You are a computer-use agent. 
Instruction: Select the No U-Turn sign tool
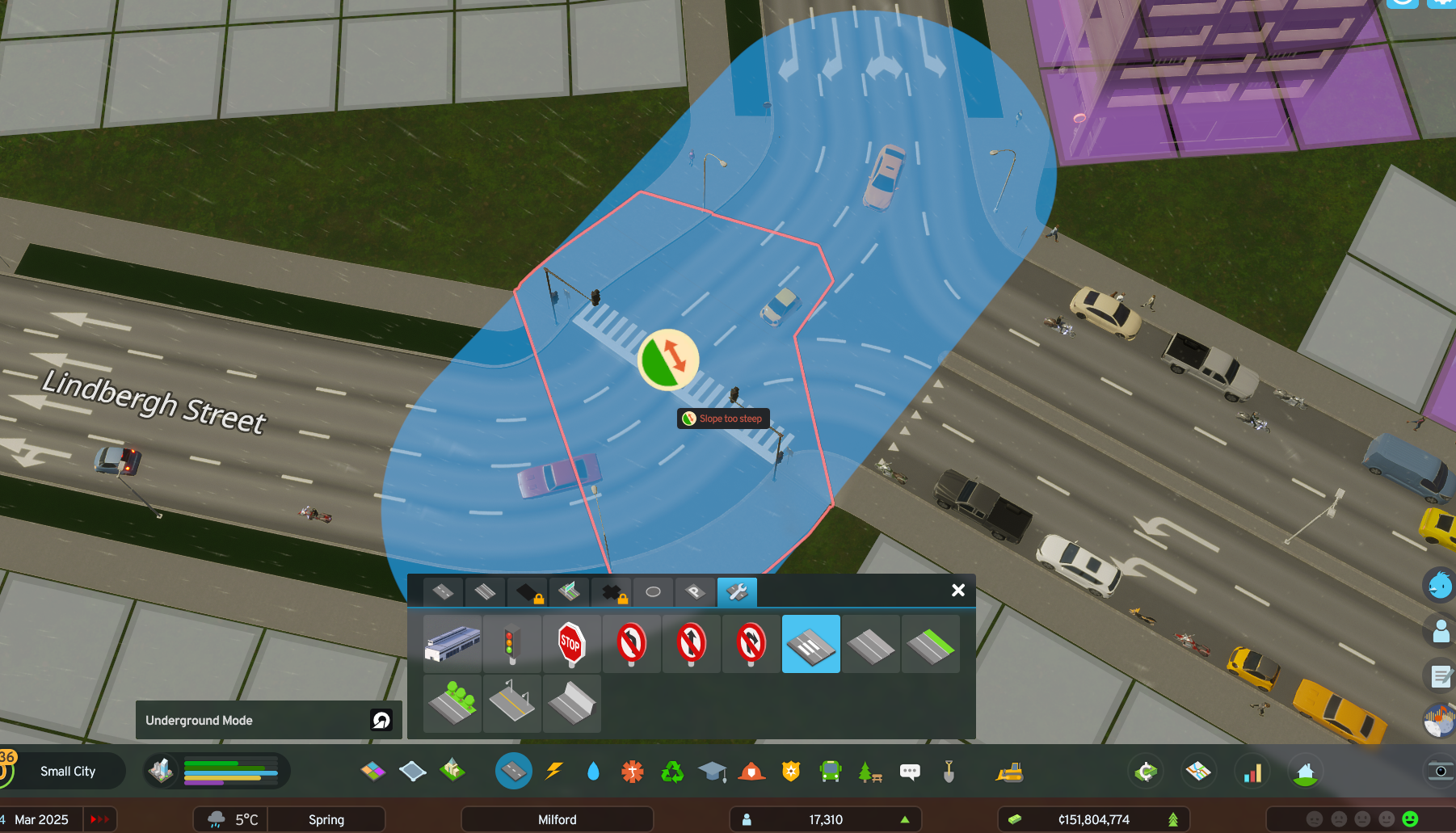coord(751,643)
